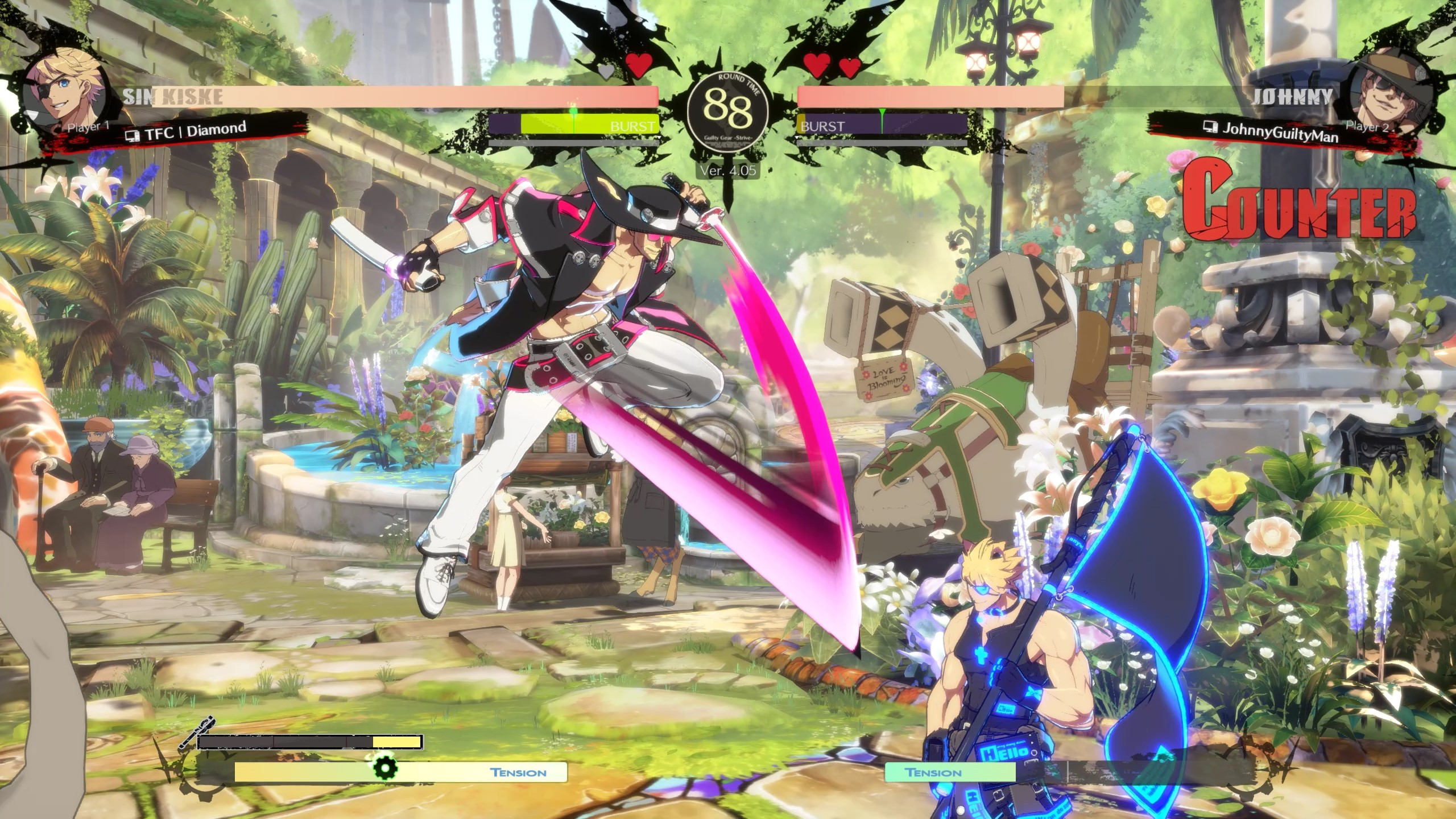Click Player 2's purple BURST gauge
1456x819 pixels.
[x=882, y=124]
